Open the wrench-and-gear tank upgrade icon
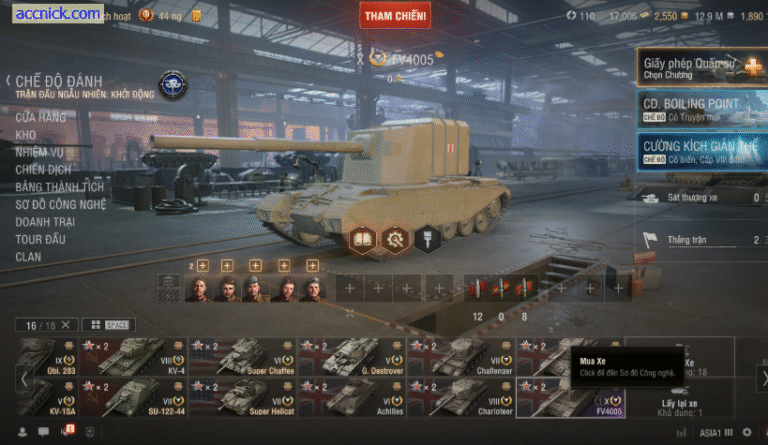The height and width of the screenshot is (445, 768). coord(395,239)
